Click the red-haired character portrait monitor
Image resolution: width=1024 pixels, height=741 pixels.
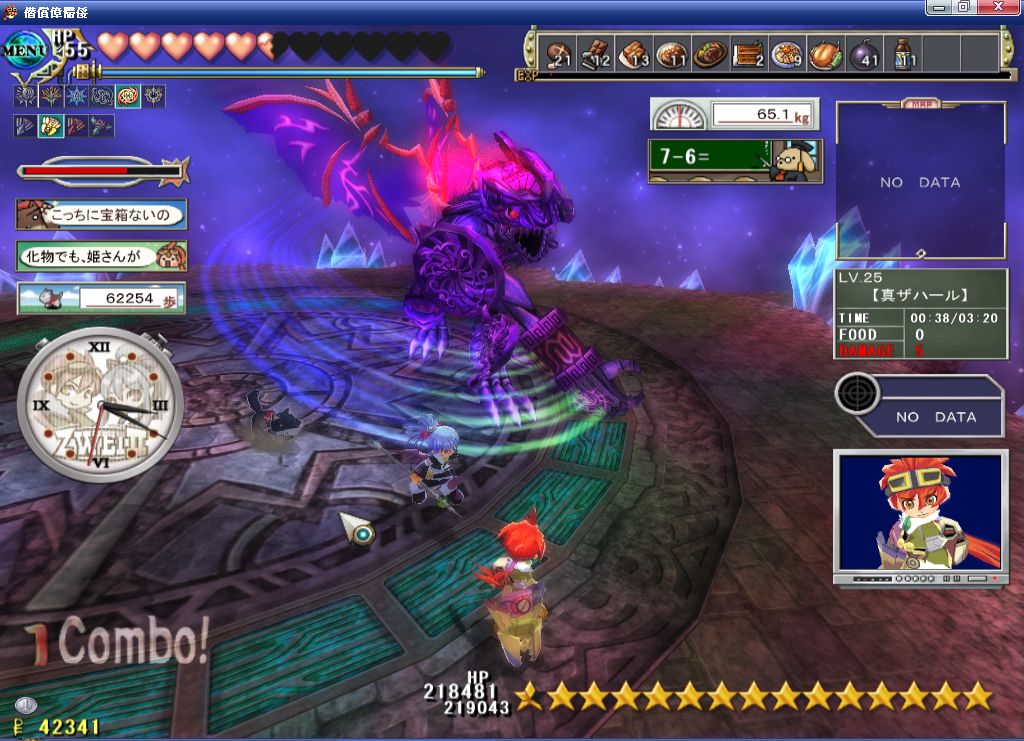tap(920, 516)
